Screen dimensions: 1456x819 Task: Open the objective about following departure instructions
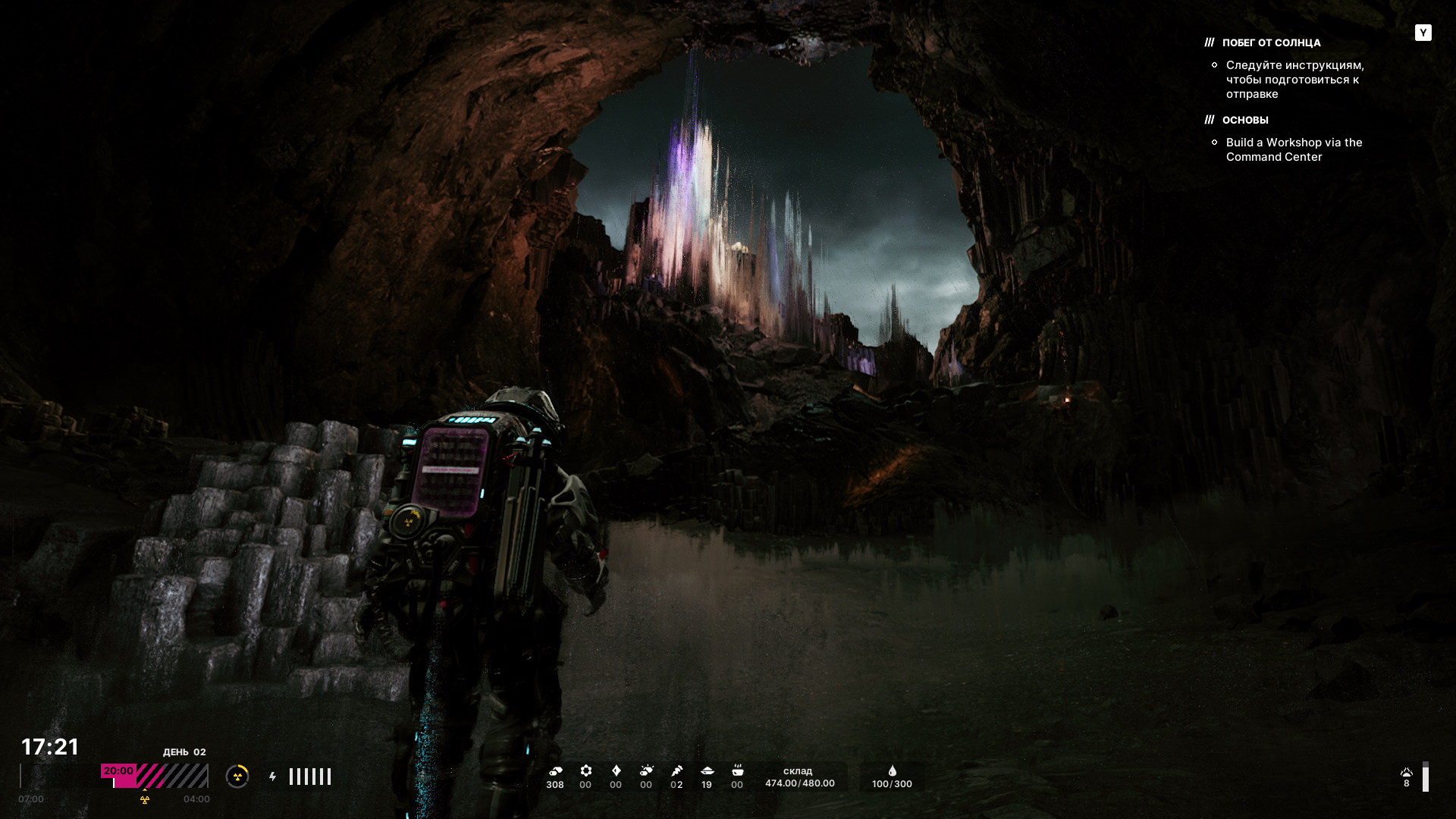1294,80
